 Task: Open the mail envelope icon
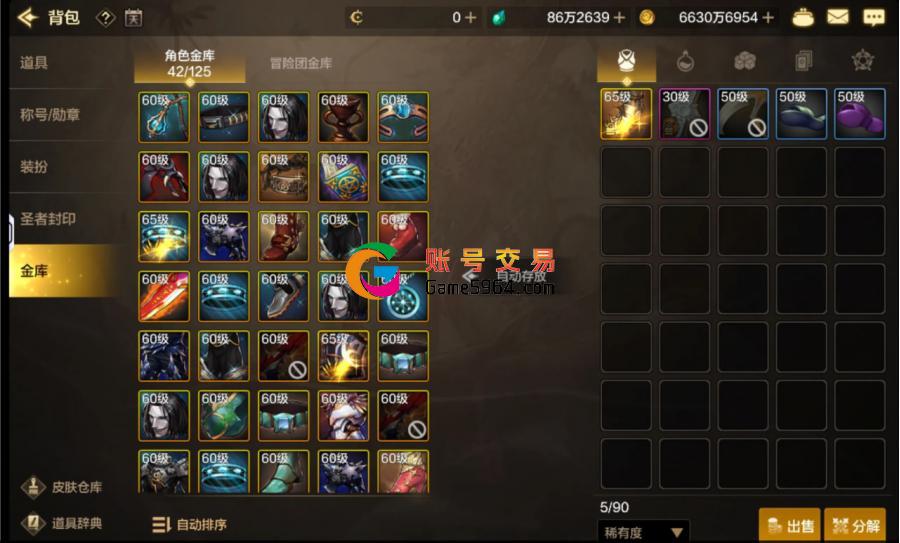837,17
